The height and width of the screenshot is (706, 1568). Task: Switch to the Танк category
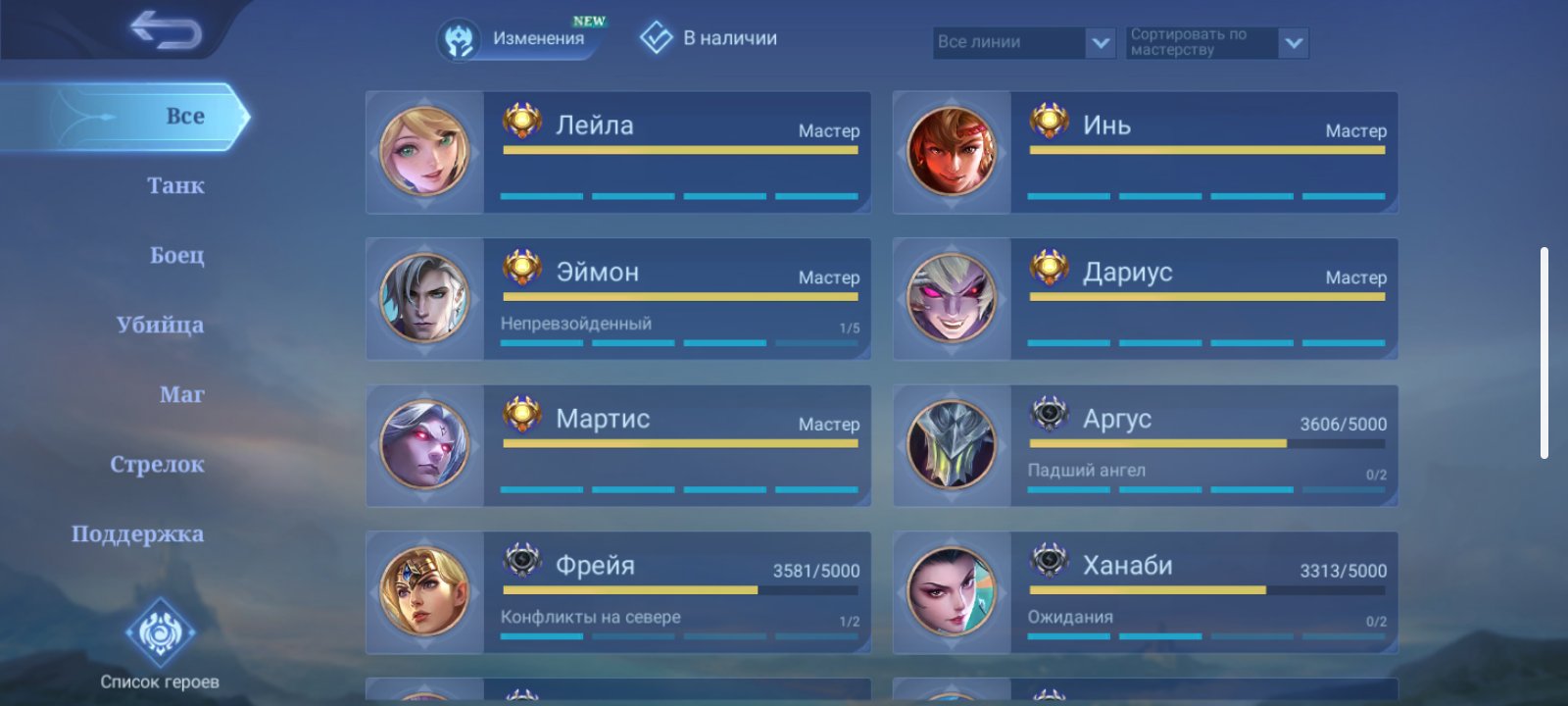(x=176, y=186)
